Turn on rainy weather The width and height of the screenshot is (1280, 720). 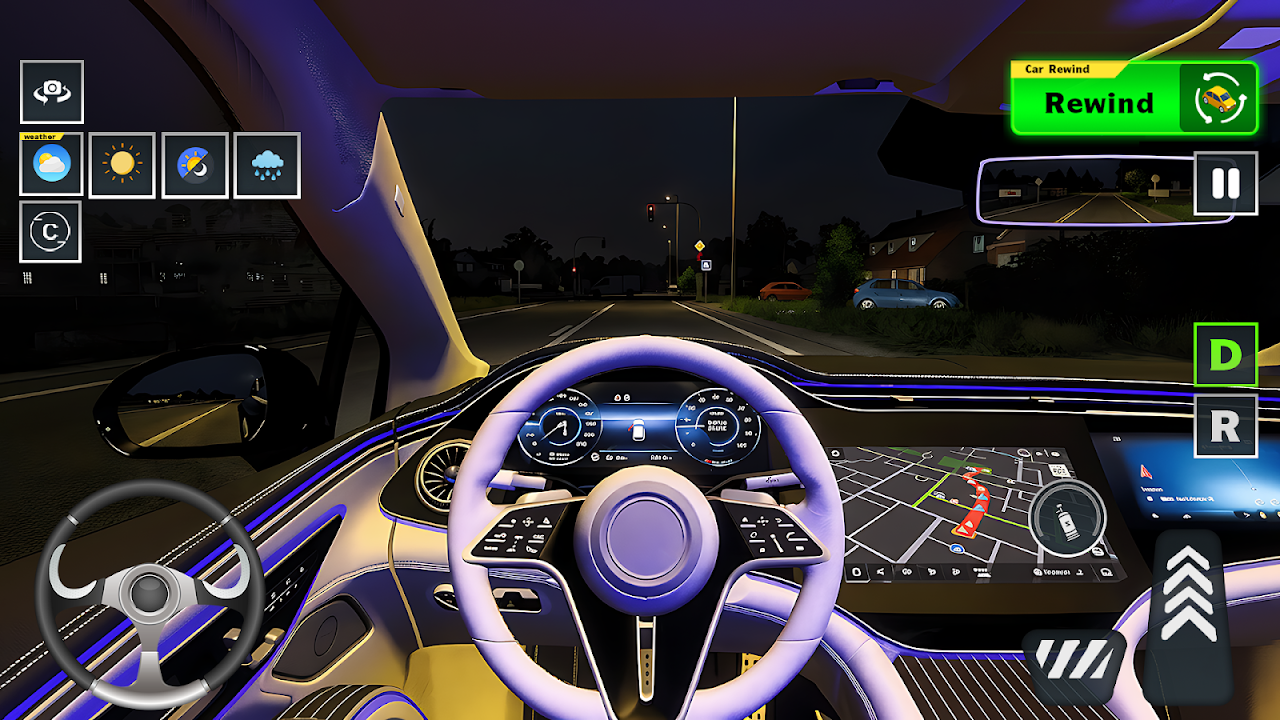267,165
